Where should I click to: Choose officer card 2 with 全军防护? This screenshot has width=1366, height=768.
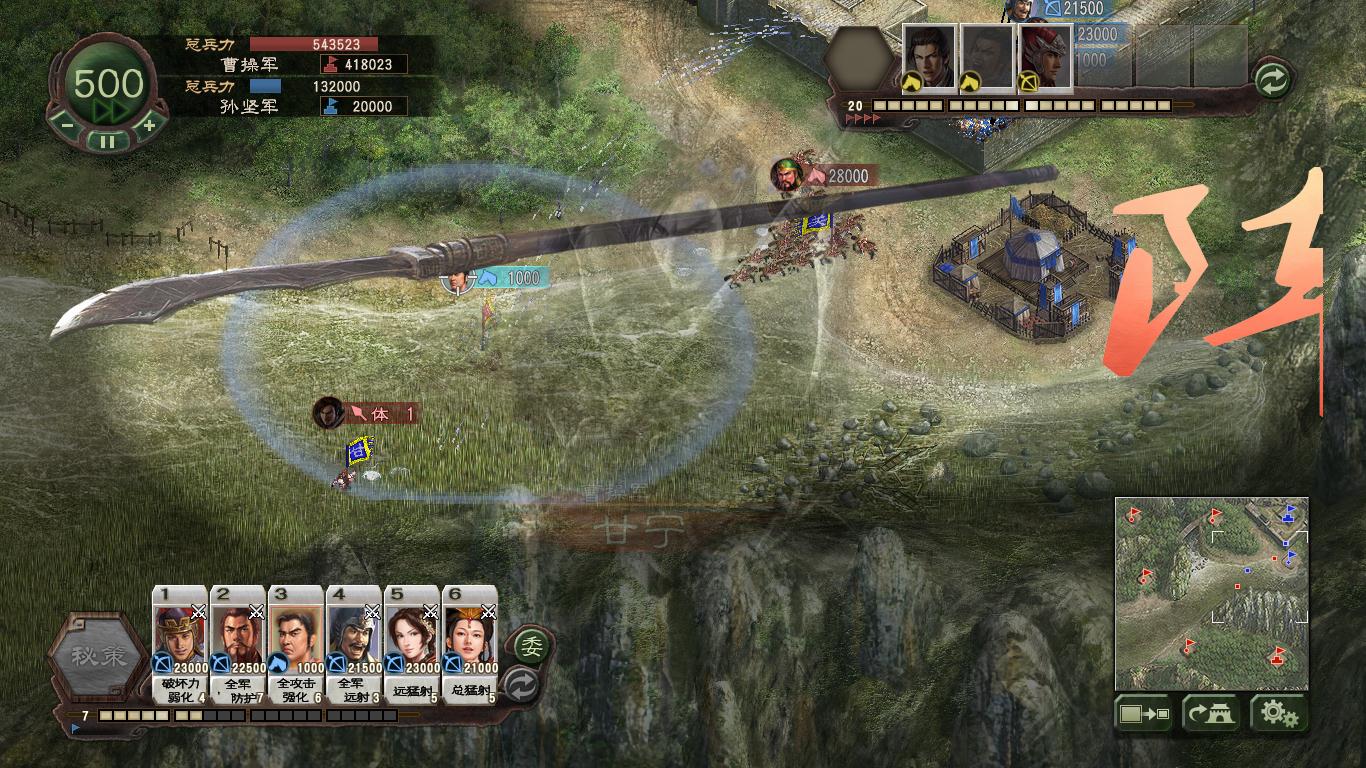(x=238, y=645)
